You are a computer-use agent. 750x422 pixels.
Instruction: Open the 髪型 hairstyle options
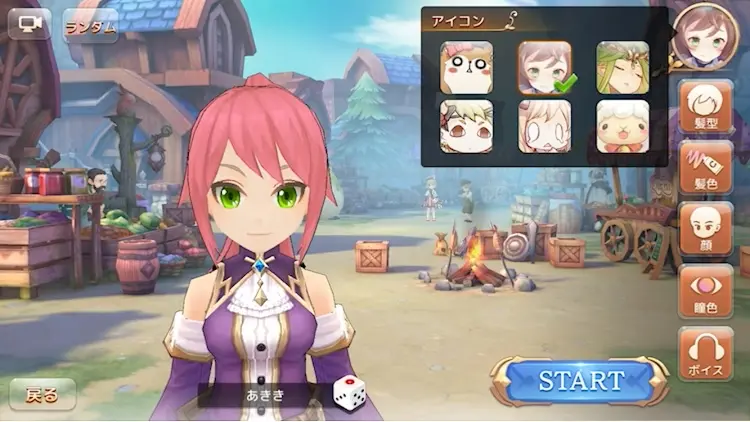coord(706,106)
